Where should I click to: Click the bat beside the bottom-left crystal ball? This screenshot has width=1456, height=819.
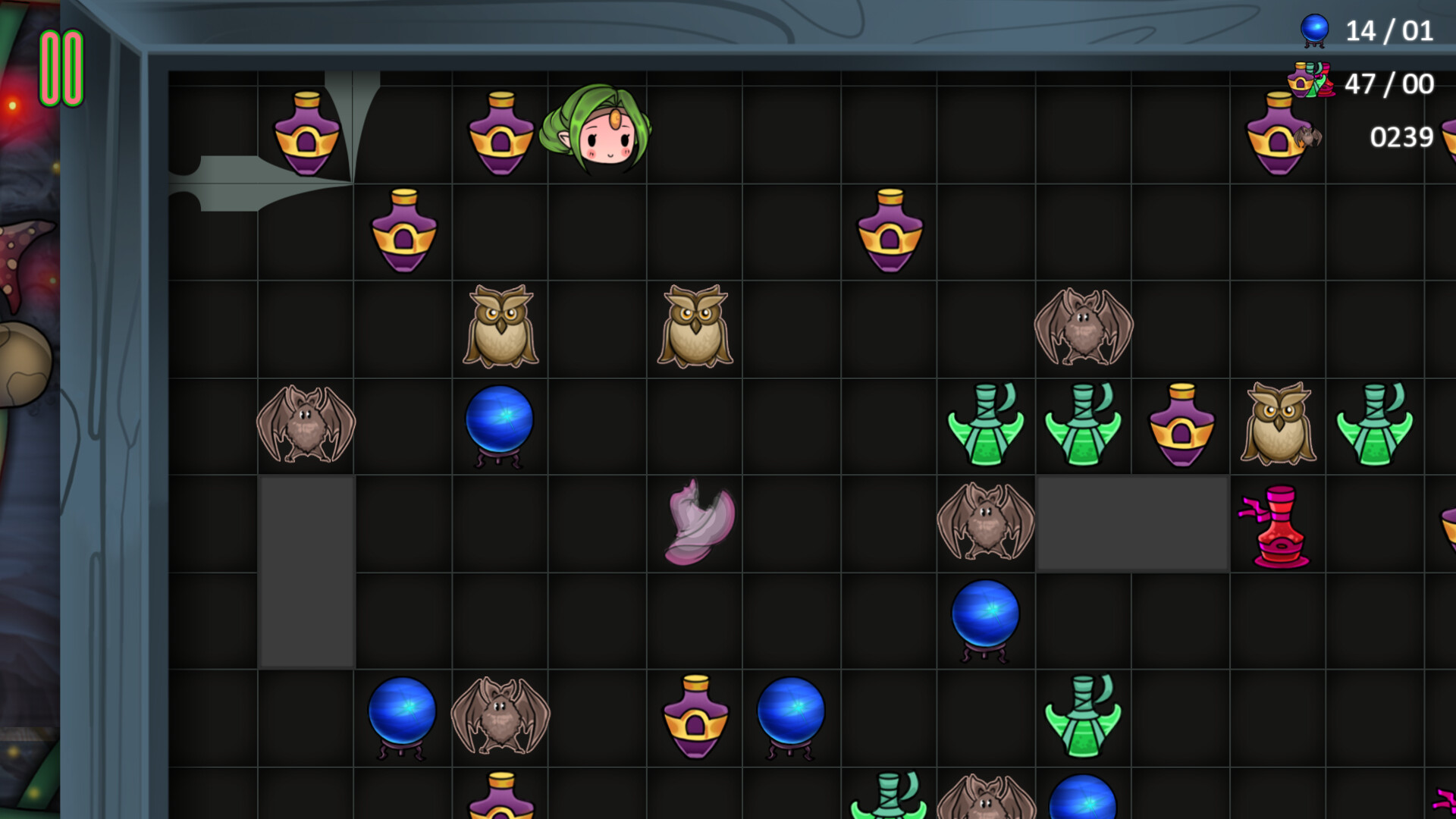500,717
